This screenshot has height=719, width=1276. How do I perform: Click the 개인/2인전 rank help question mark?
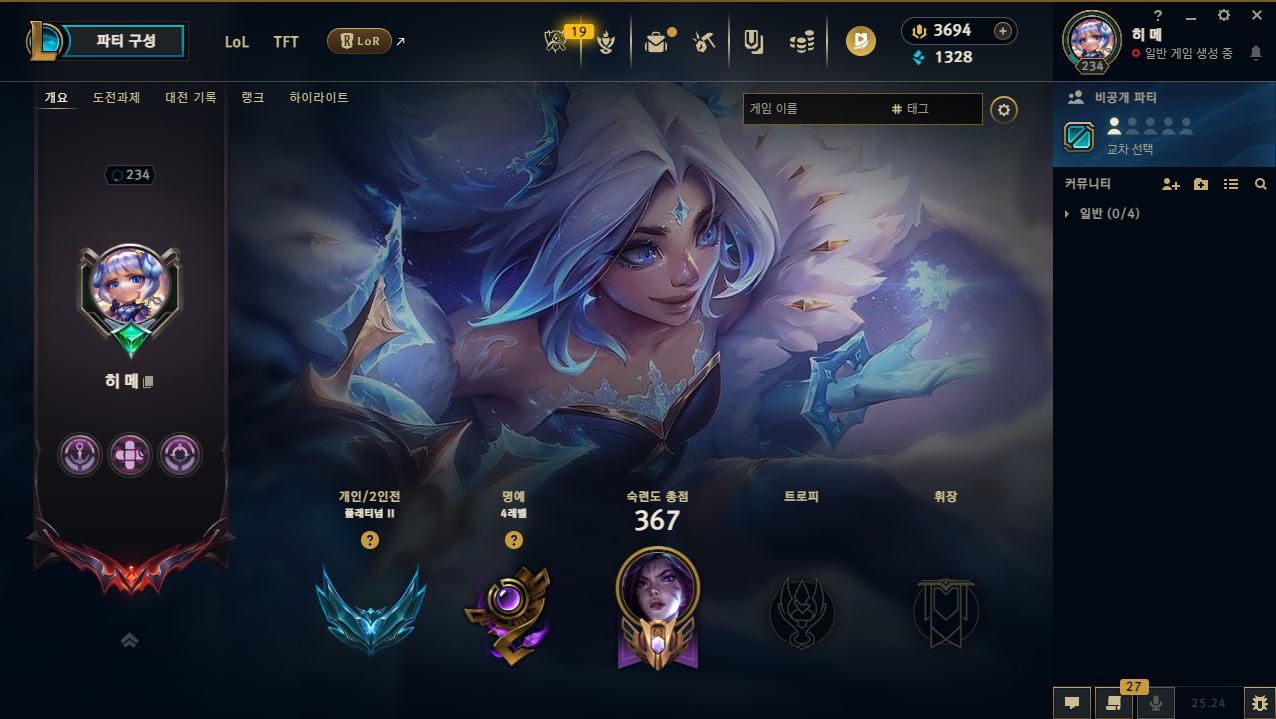click(370, 540)
